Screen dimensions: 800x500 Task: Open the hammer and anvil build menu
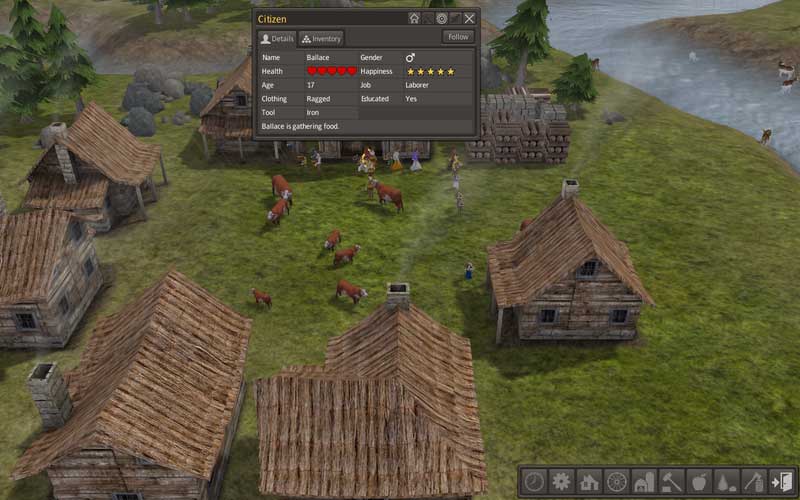671,481
